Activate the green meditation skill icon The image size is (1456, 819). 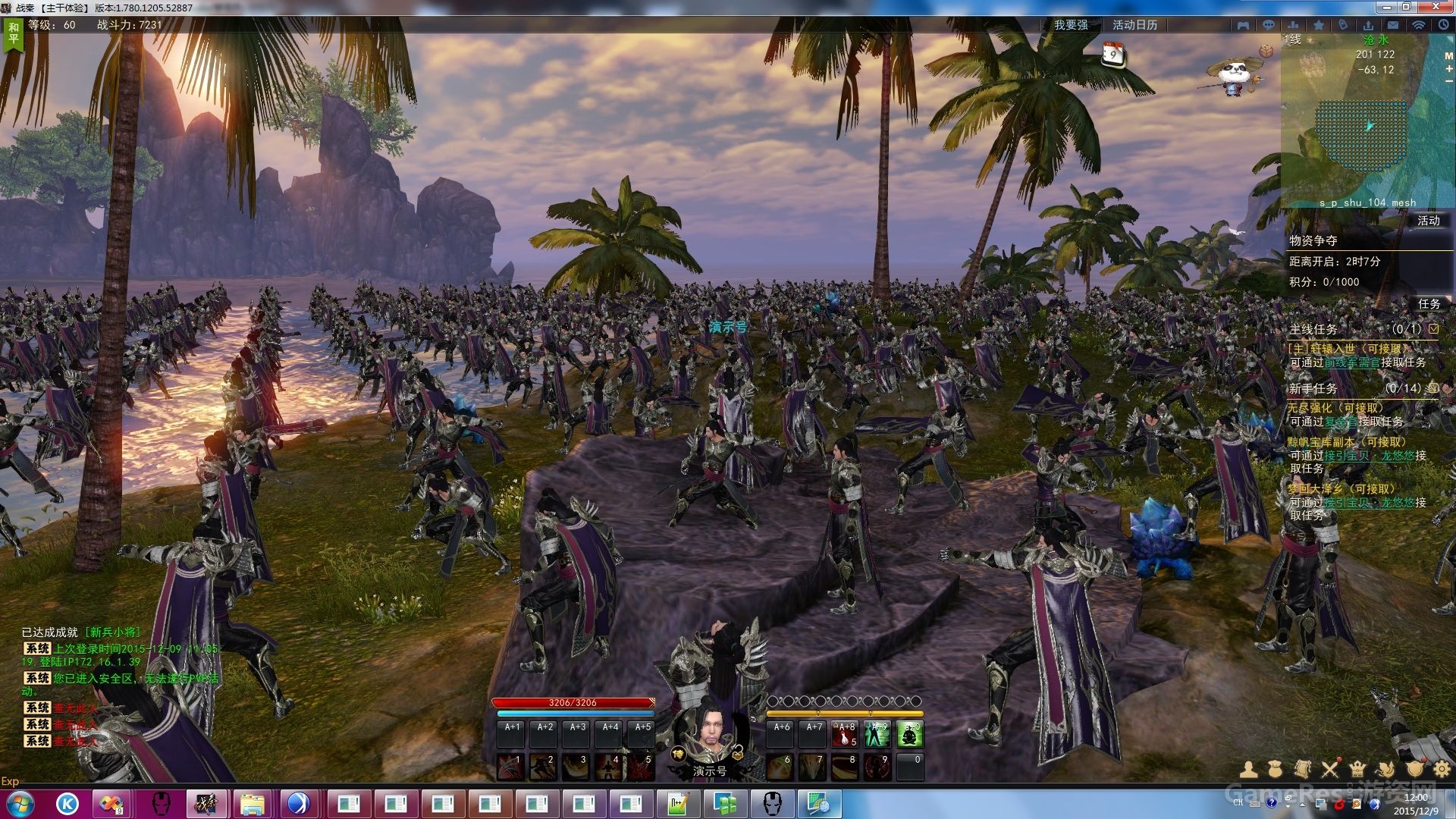pyautogui.click(x=910, y=734)
